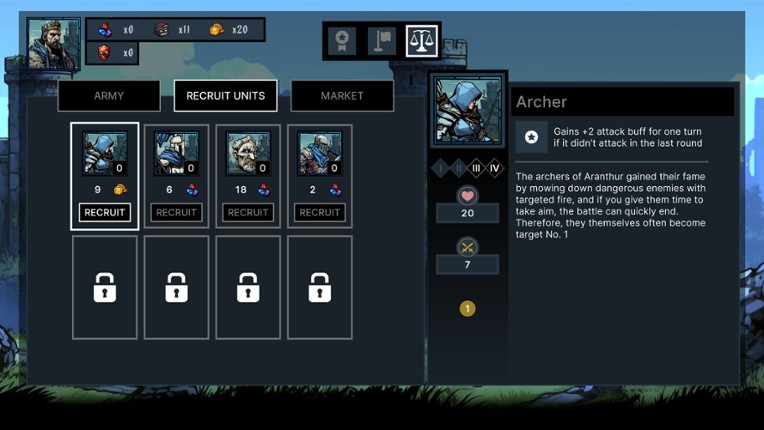Select the plumed-helmet knight unit card
Image resolution: width=764 pixels, height=430 pixels.
(176, 154)
